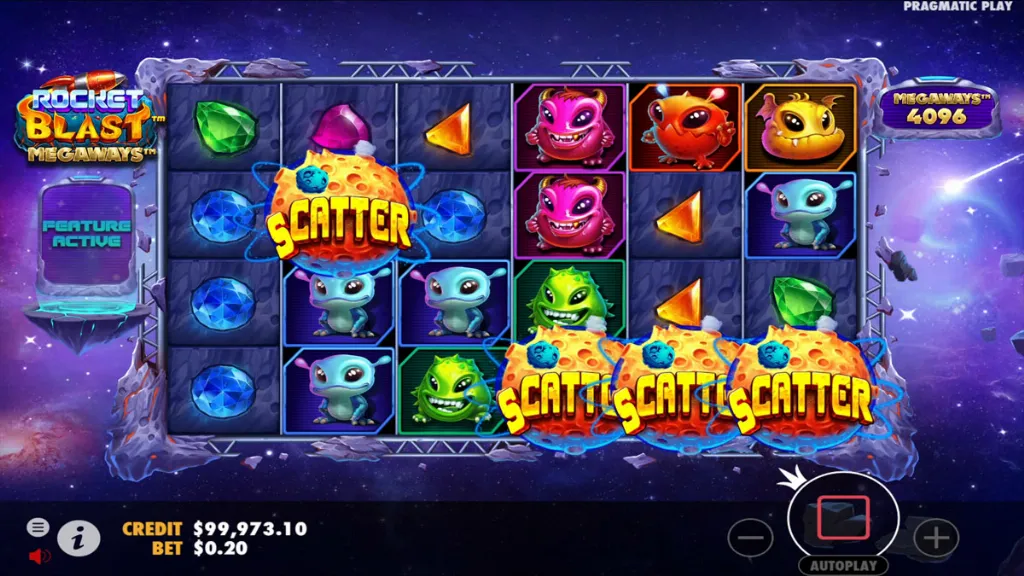Viewport: 1024px width, 576px height.
Task: Toggle the sound speaker icon
Action: pos(39,554)
